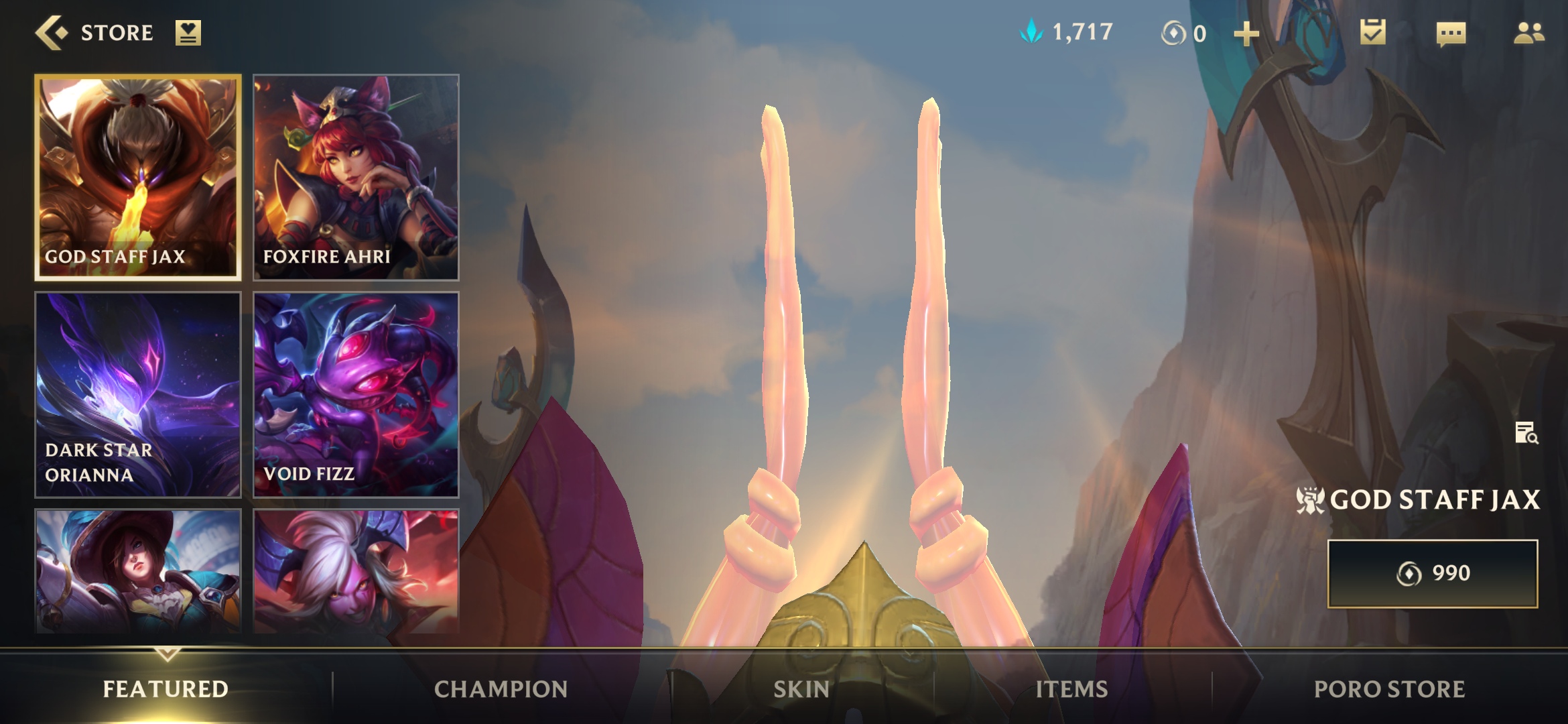Image resolution: width=1568 pixels, height=724 pixels.
Task: Go to the Items tab
Action: 1071,689
